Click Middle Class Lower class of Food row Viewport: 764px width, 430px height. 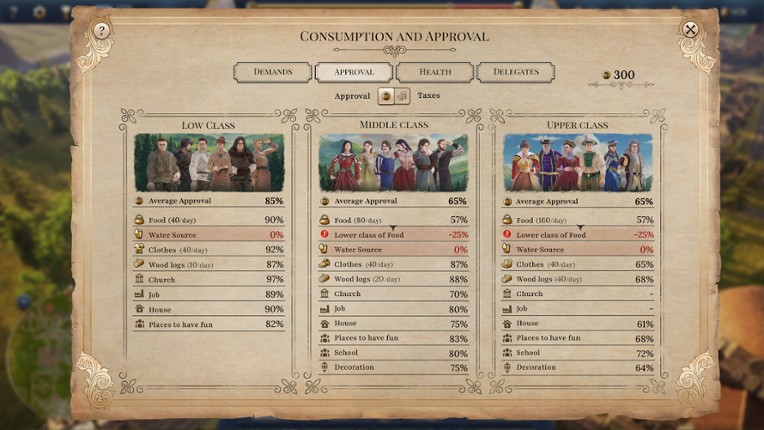393,235
